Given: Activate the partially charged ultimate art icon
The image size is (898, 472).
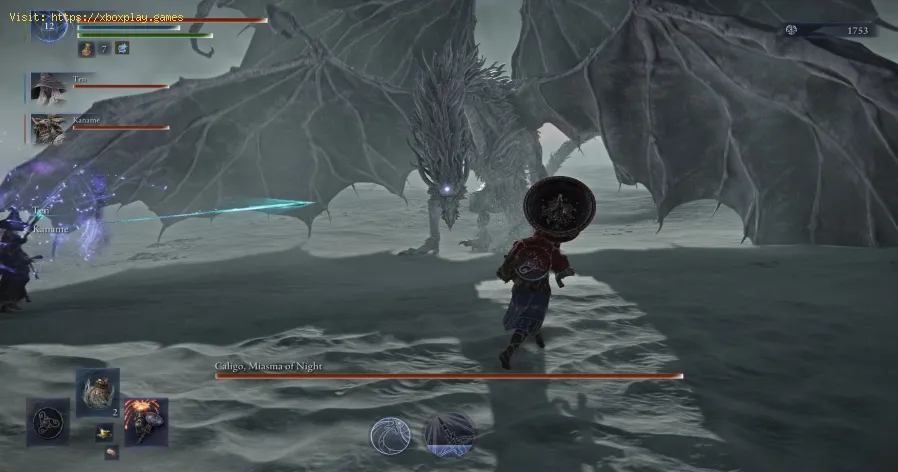Looking at the screenshot, I should [x=449, y=436].
